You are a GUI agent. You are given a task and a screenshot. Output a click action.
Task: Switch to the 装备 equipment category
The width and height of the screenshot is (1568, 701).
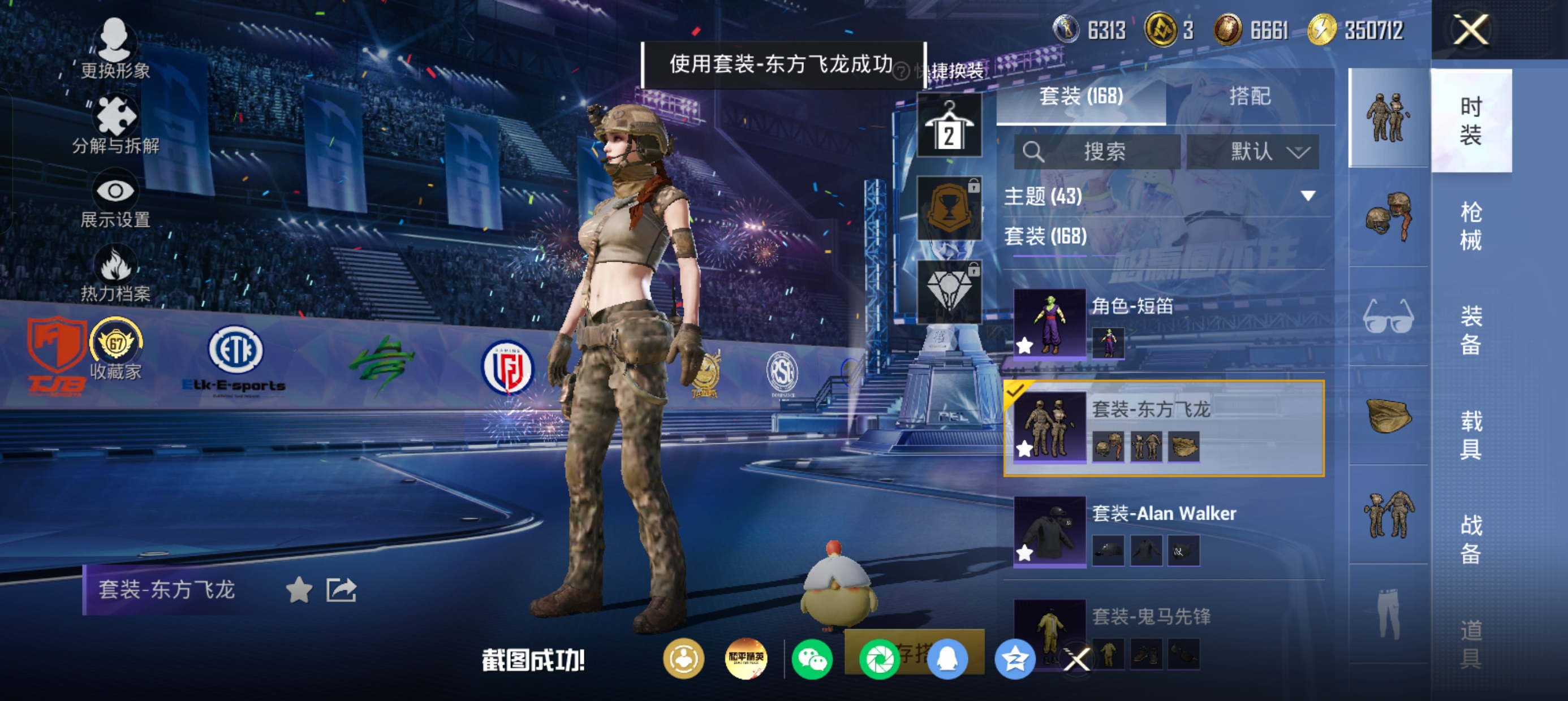[1471, 330]
